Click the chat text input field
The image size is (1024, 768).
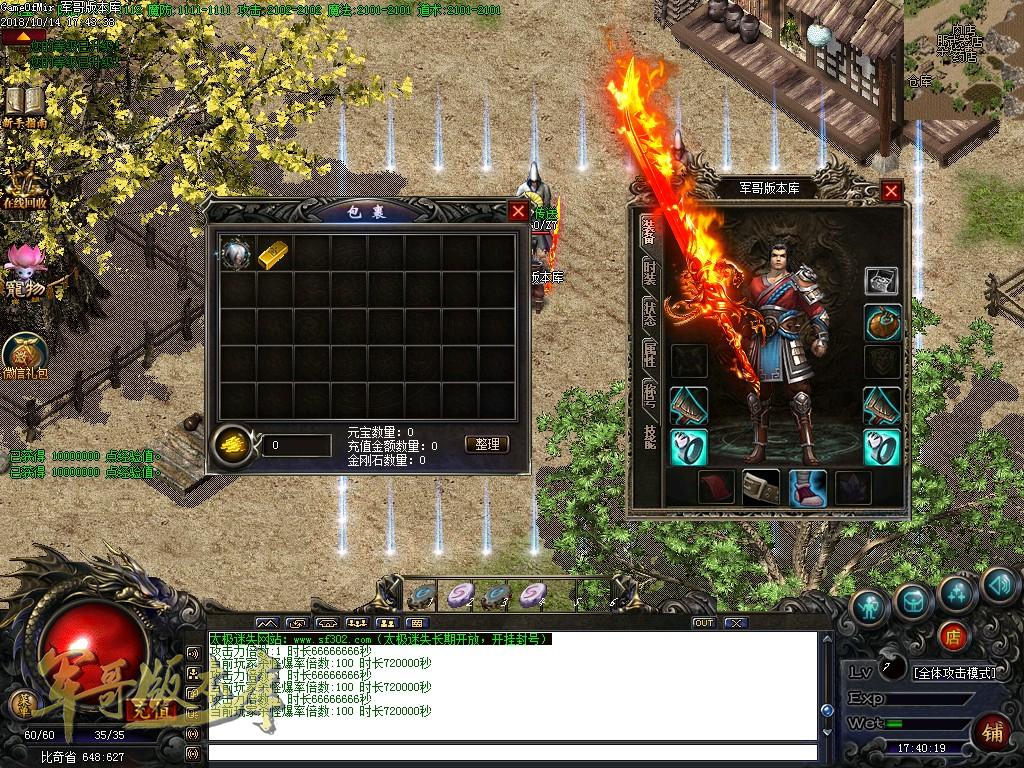[510, 751]
